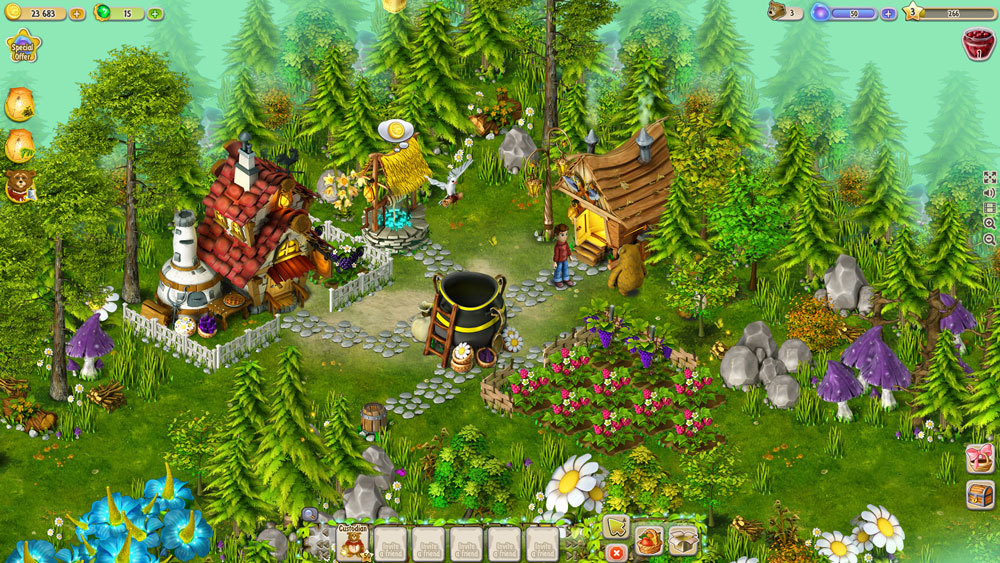Screen dimensions: 1000x563
Task: Open the fruit basket shop
Action: click(x=649, y=540)
